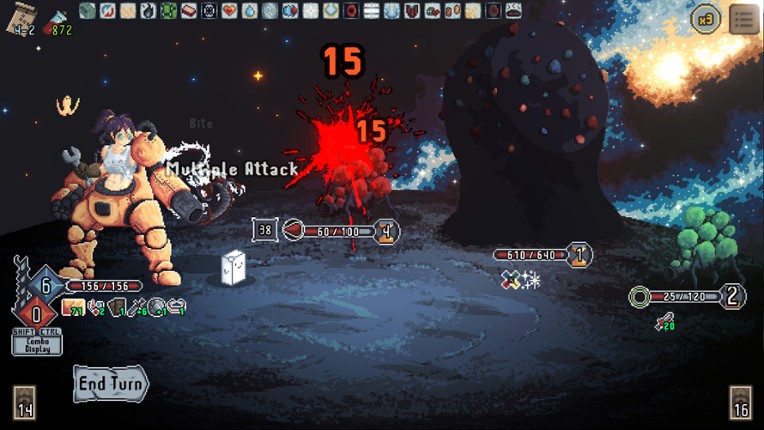Inspect the green clover relic
The height and width of the screenshot is (430, 764).
168,11
